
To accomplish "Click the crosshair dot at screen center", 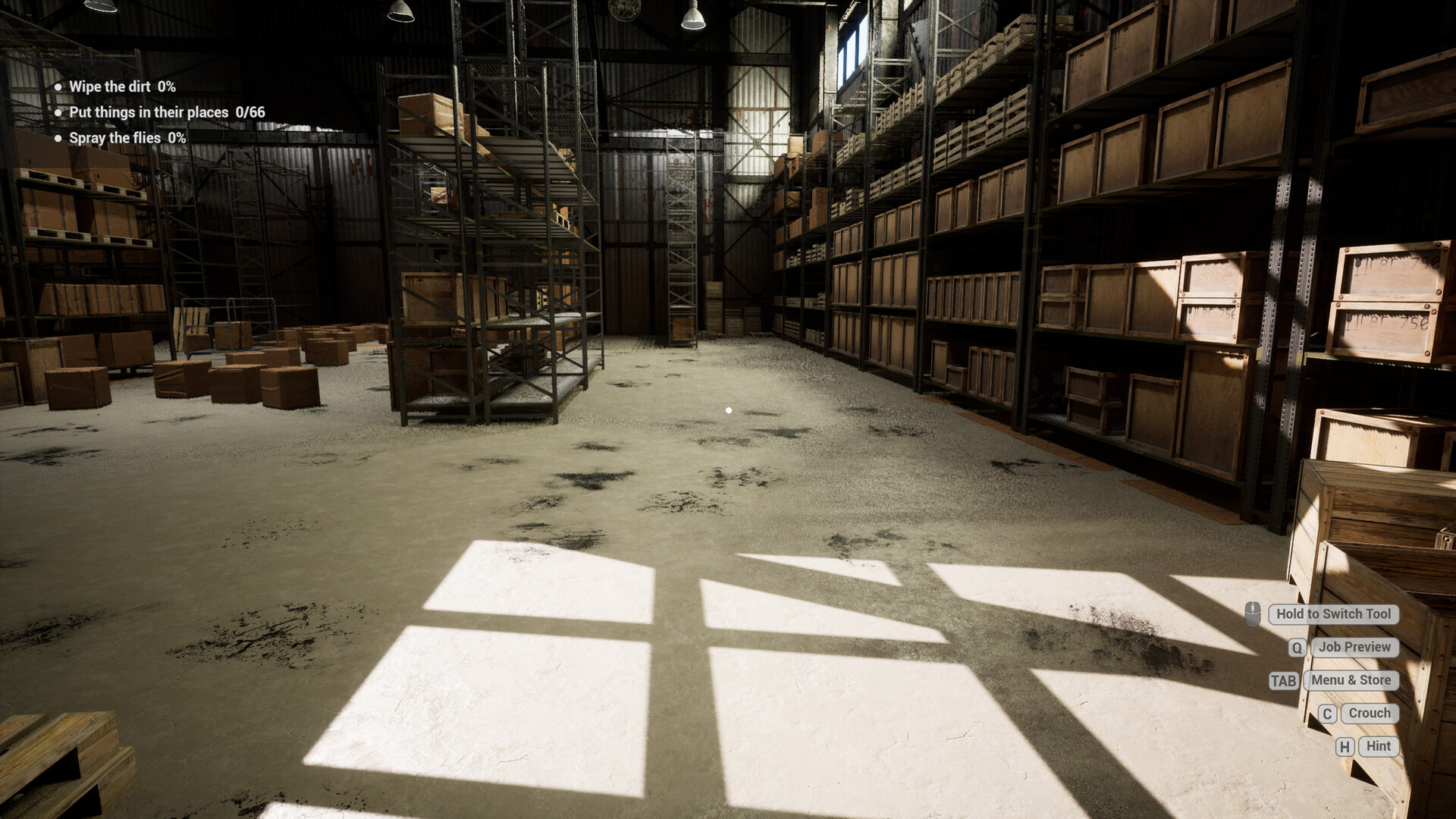I will 729,409.
